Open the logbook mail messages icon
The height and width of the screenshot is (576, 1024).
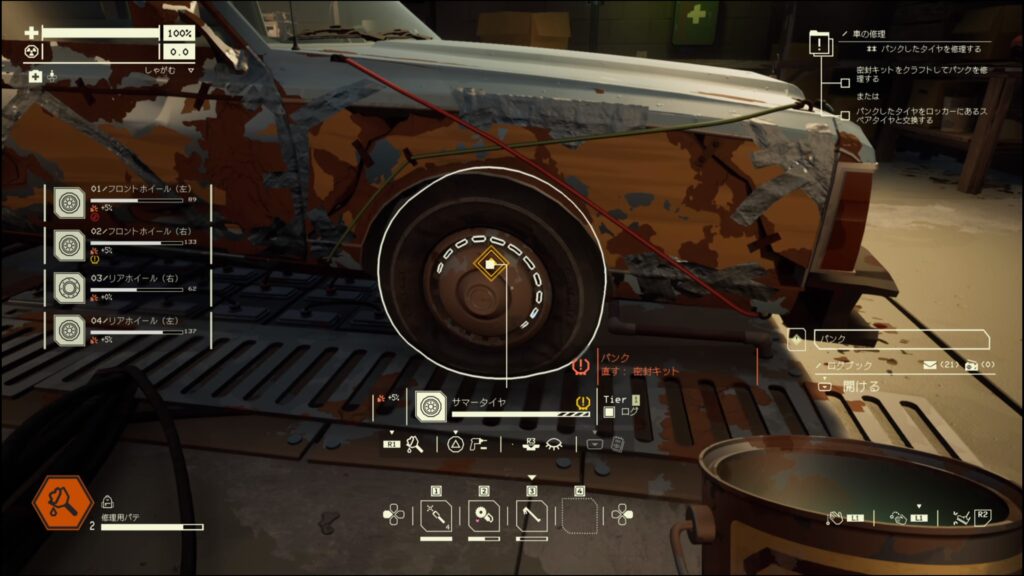pyautogui.click(x=928, y=366)
